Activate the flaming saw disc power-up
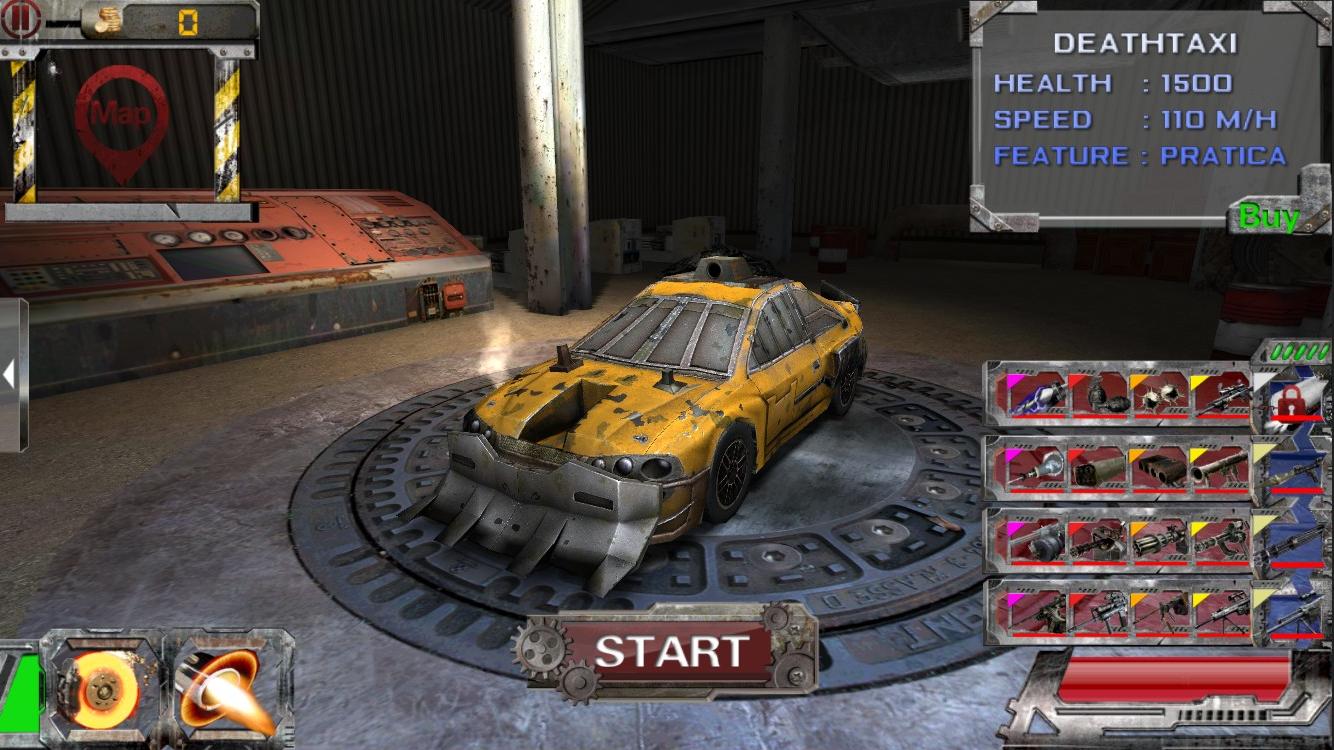Screen dimensions: 1334x750 pyautogui.click(x=105, y=690)
